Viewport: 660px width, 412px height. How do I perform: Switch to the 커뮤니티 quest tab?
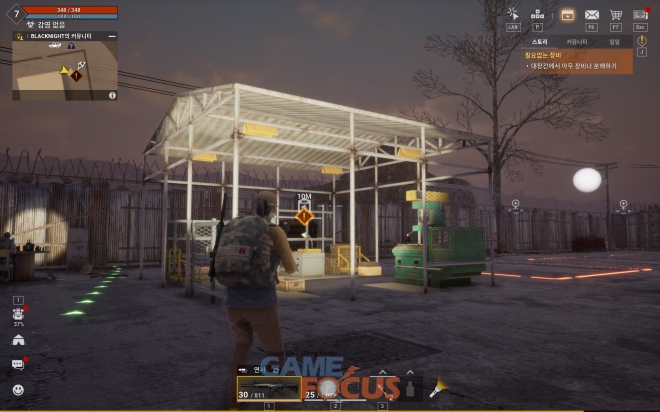pos(577,42)
